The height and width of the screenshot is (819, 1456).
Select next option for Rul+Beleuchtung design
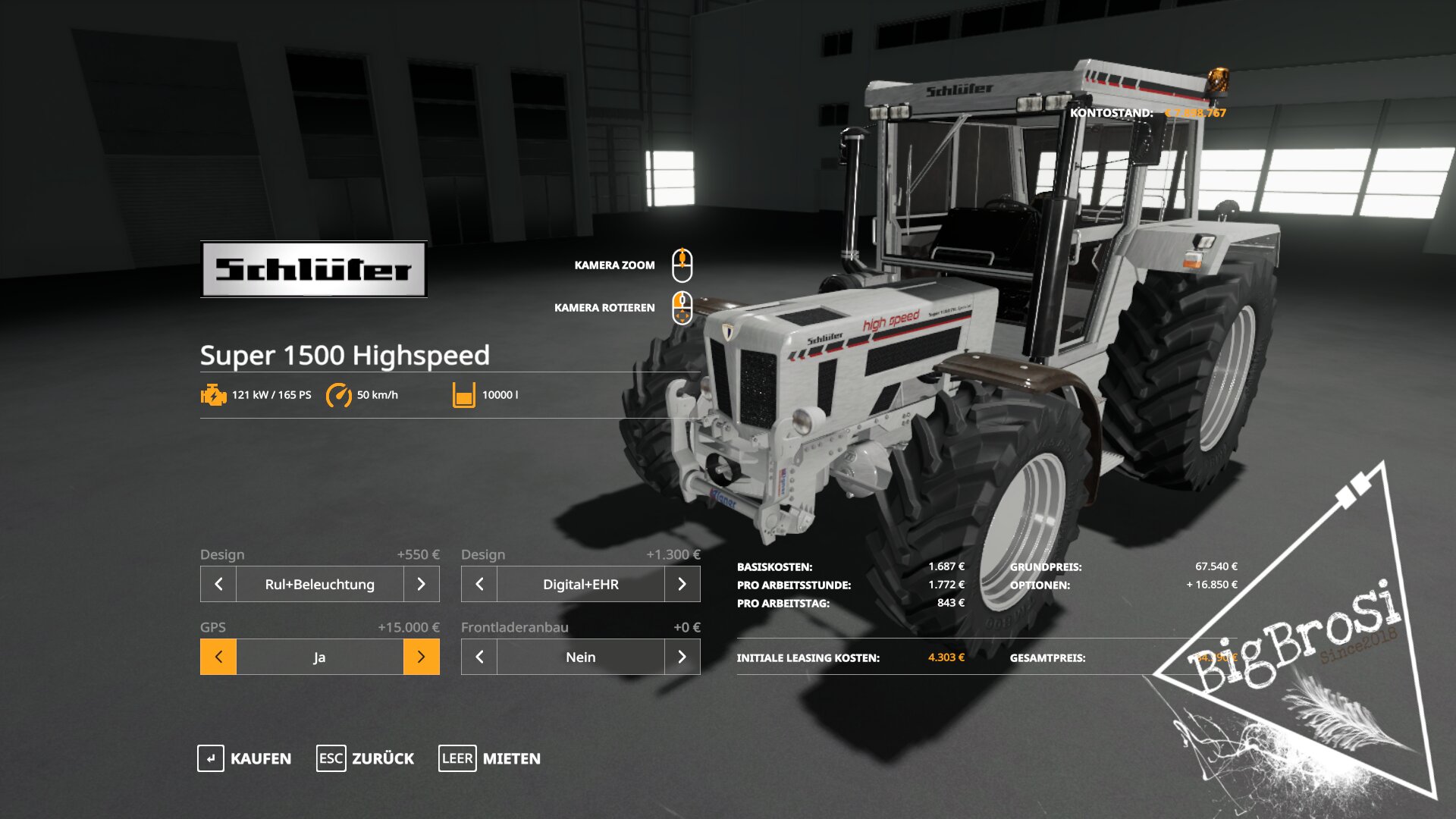click(421, 584)
